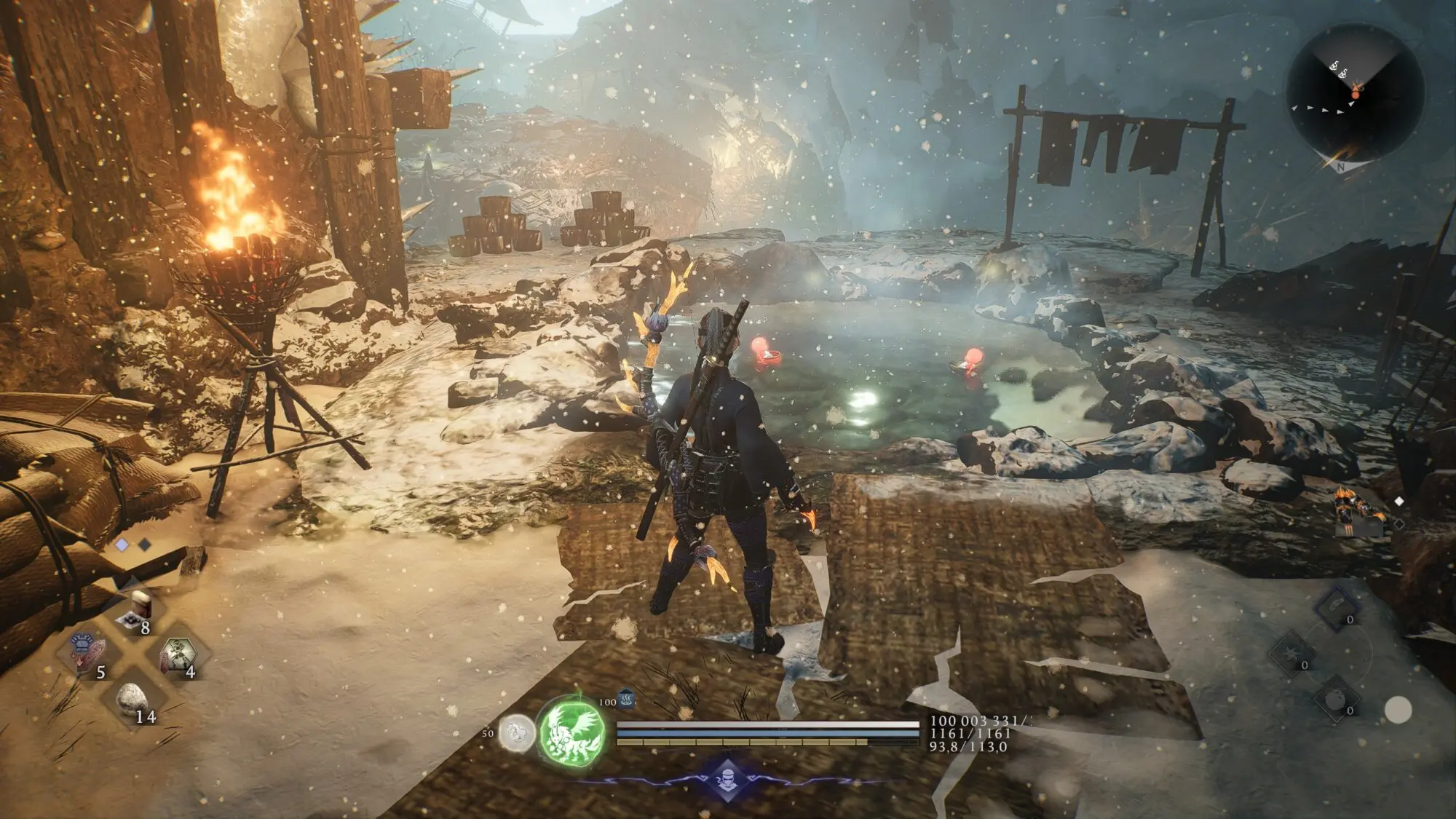Activate the green guardian spirit icon
This screenshot has height=819, width=1456.
pyautogui.click(x=573, y=730)
